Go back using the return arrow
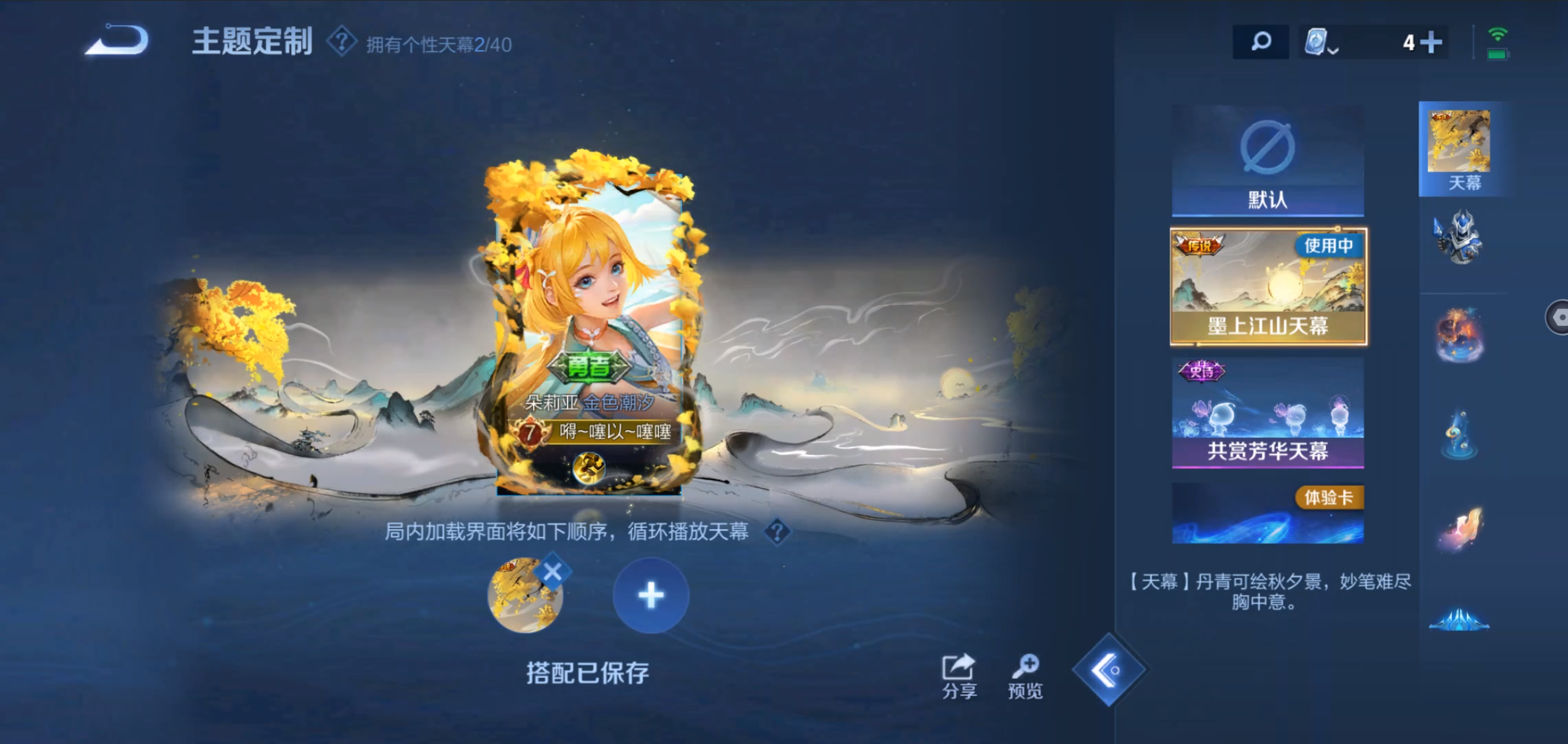 119,42
